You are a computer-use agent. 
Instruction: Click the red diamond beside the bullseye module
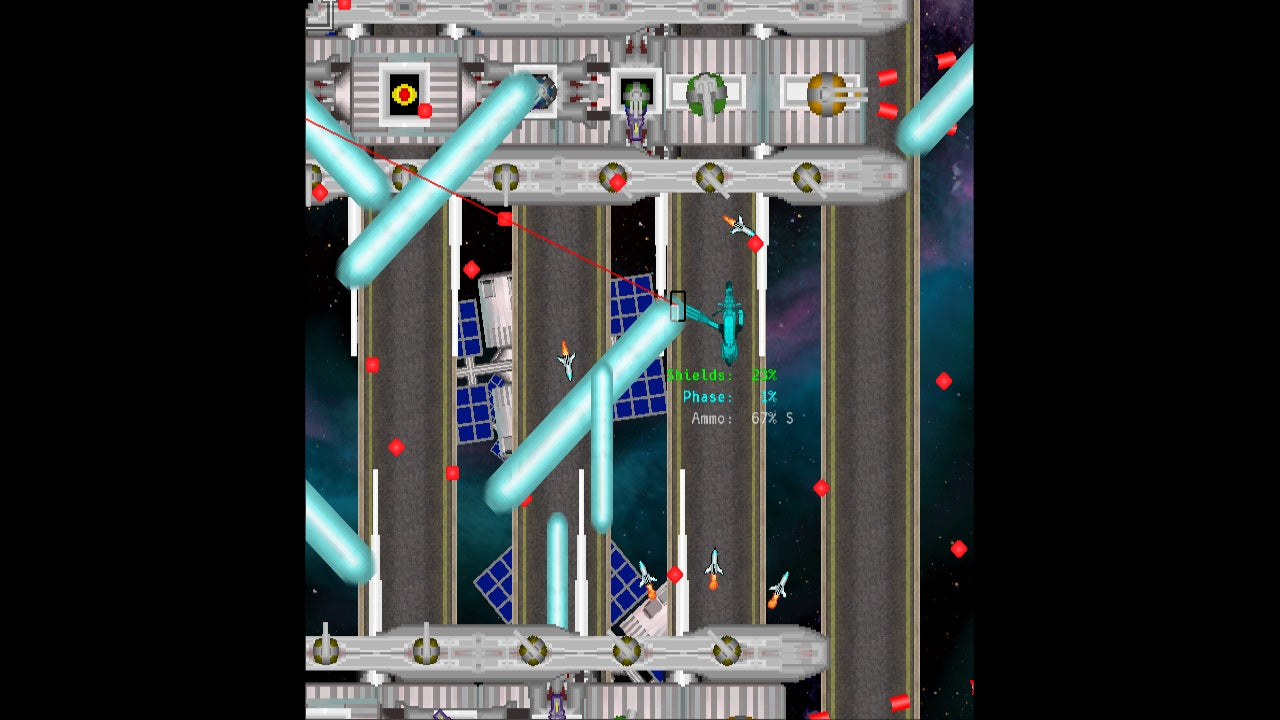(426, 112)
